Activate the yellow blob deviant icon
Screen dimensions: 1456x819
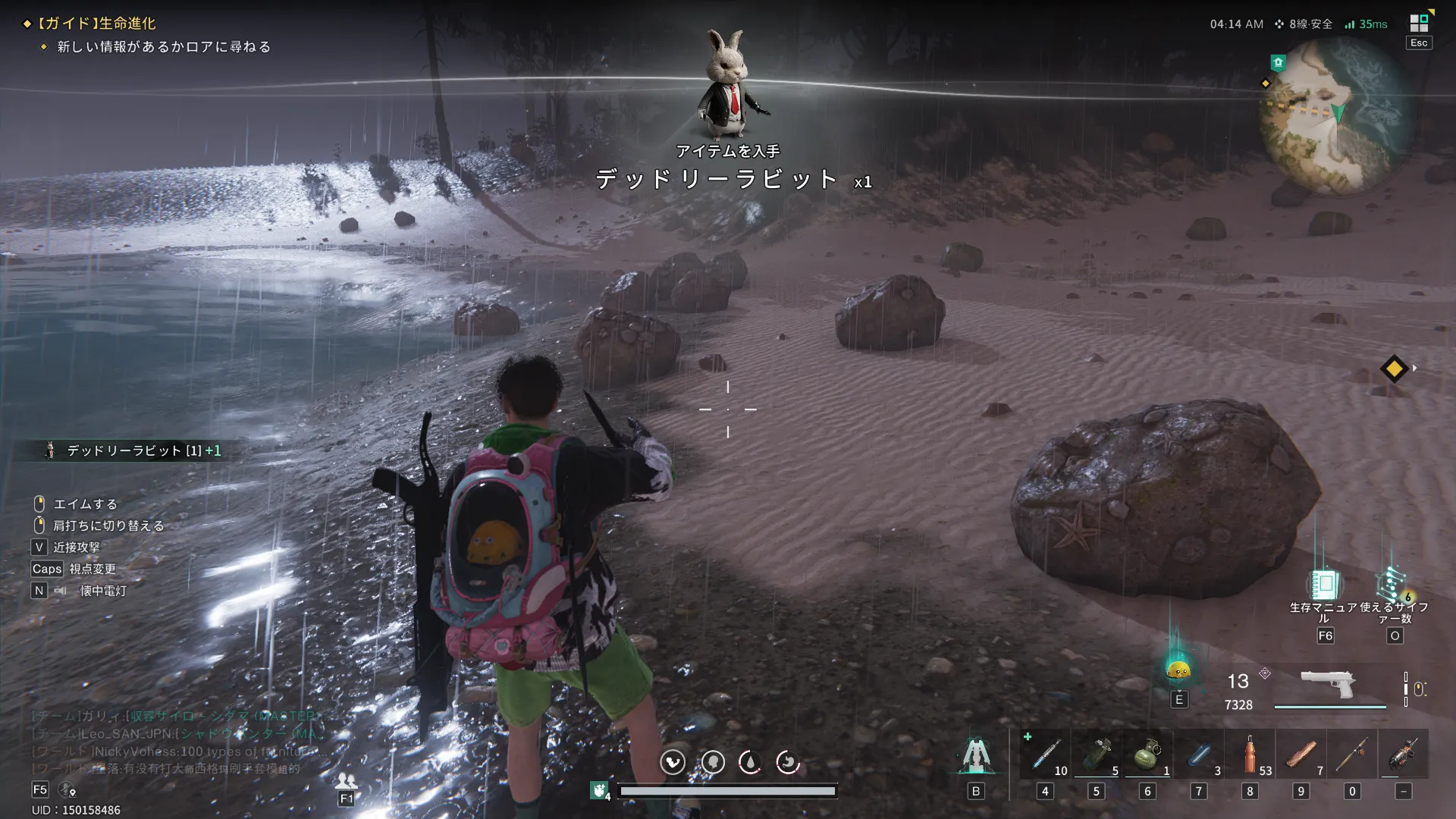[x=1178, y=669]
